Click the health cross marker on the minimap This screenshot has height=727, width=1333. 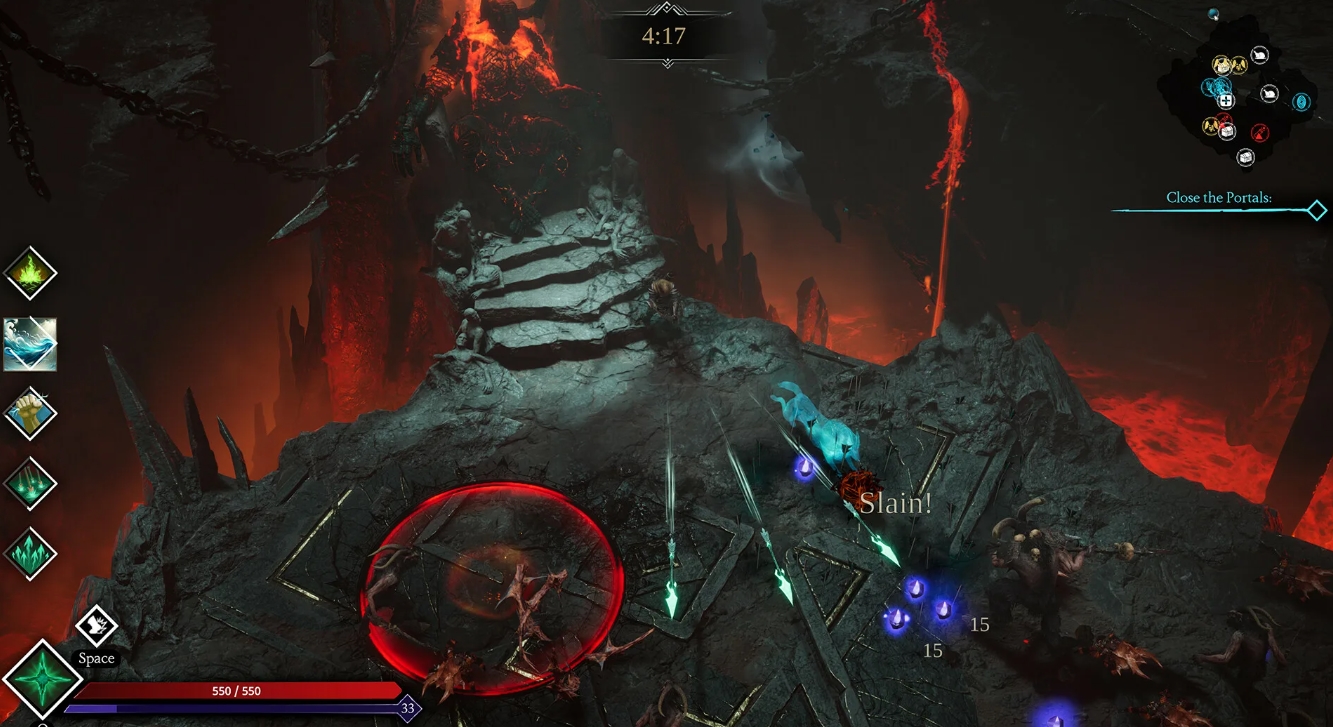coord(1226,100)
